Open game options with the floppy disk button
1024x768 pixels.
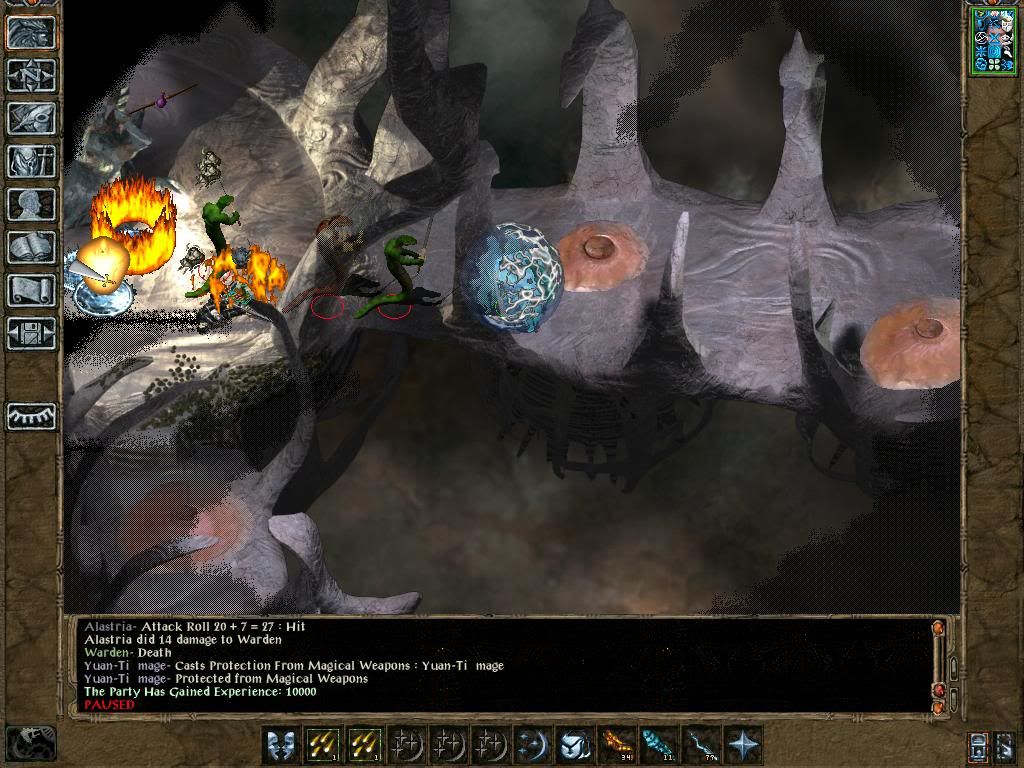point(31,333)
